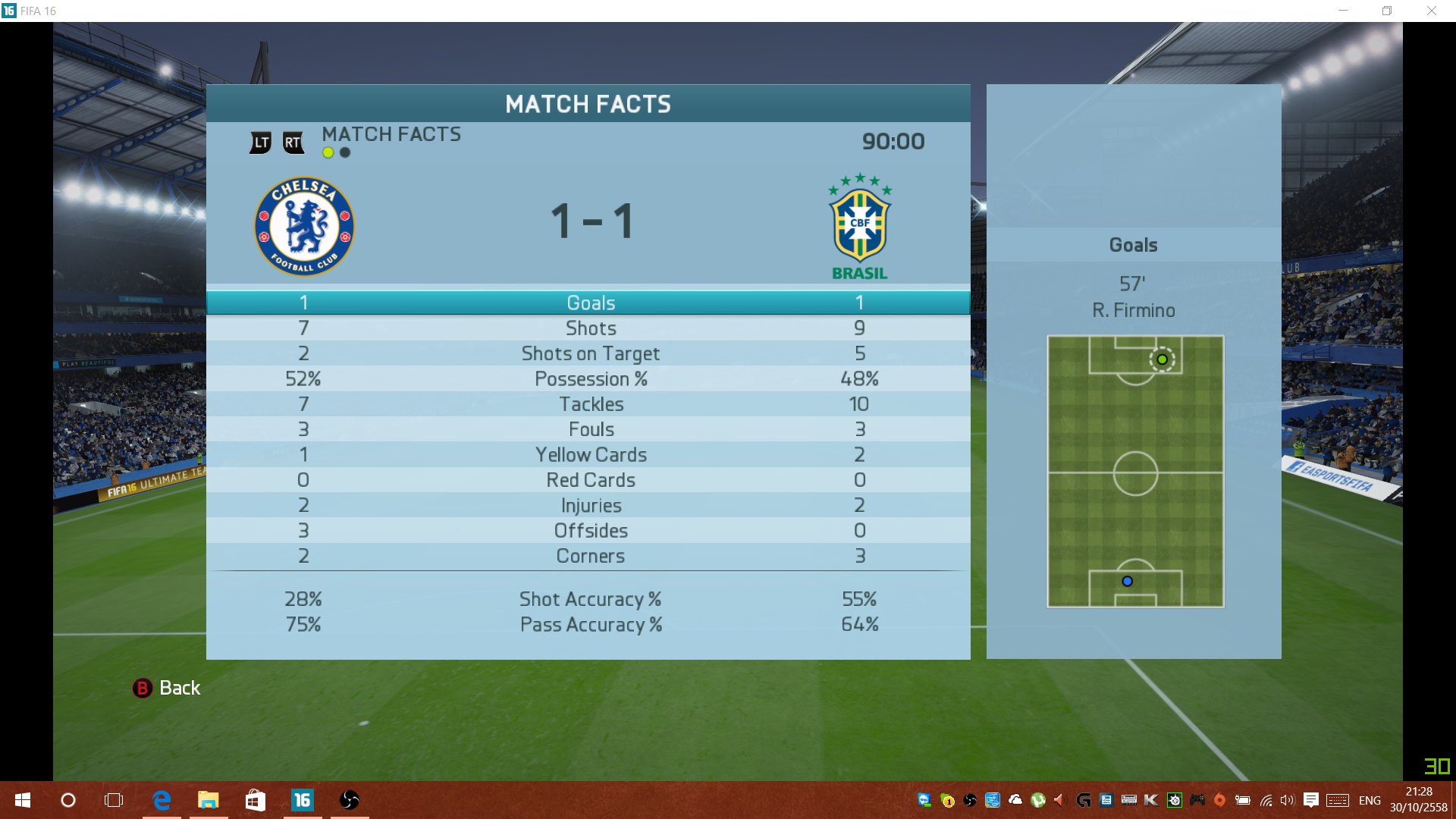The width and height of the screenshot is (1456, 819).
Task: Select the Injuries stat row
Action: click(590, 506)
